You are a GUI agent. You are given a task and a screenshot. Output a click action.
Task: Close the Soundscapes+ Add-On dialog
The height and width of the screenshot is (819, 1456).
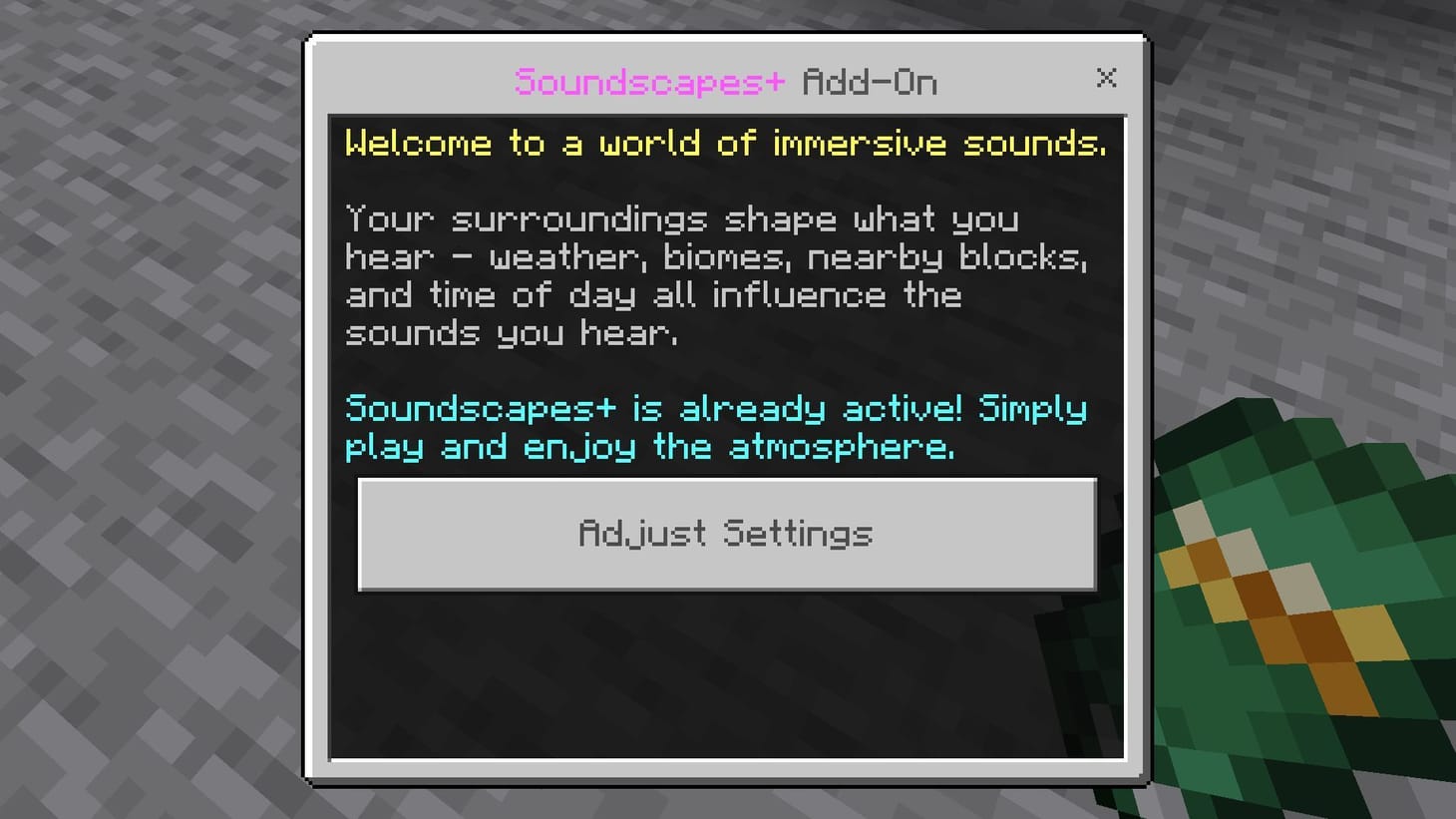coord(1107,79)
